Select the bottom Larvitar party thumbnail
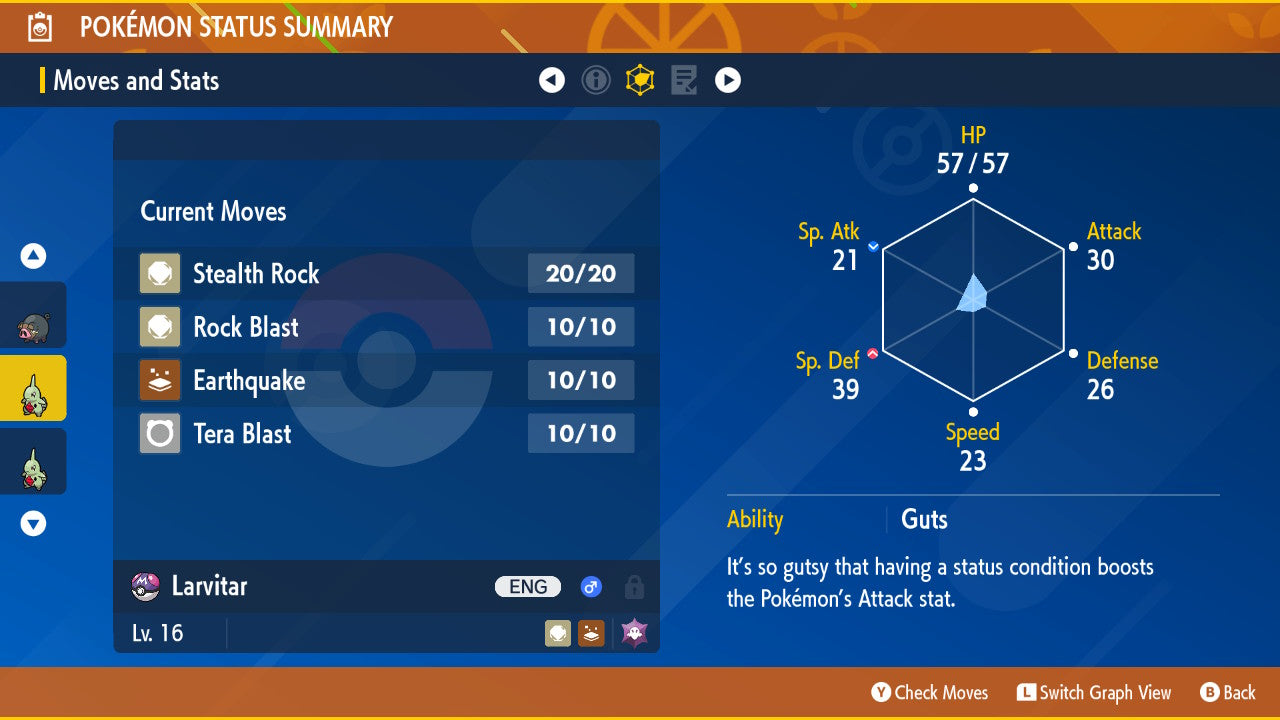Viewport: 1280px width, 720px height. point(33,462)
